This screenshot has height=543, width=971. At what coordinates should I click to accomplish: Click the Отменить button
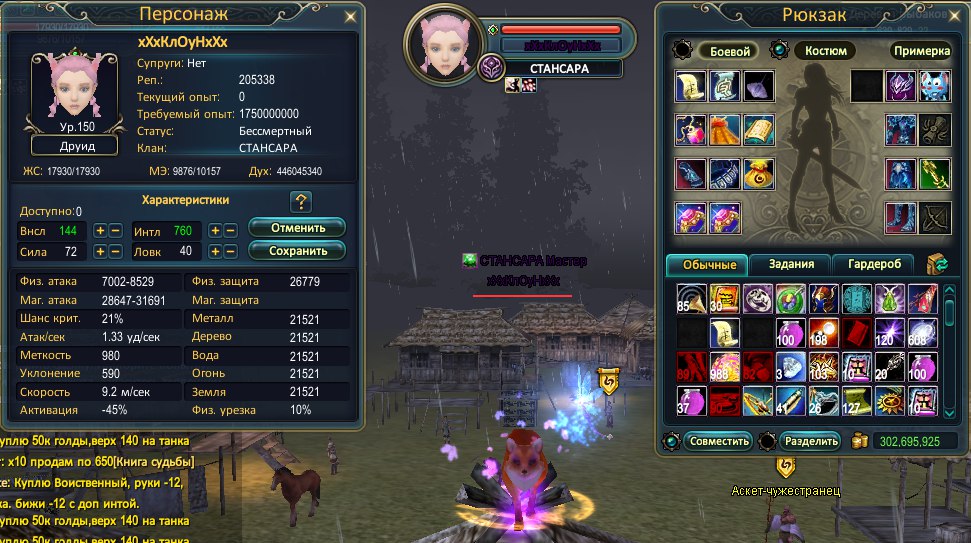(x=296, y=228)
